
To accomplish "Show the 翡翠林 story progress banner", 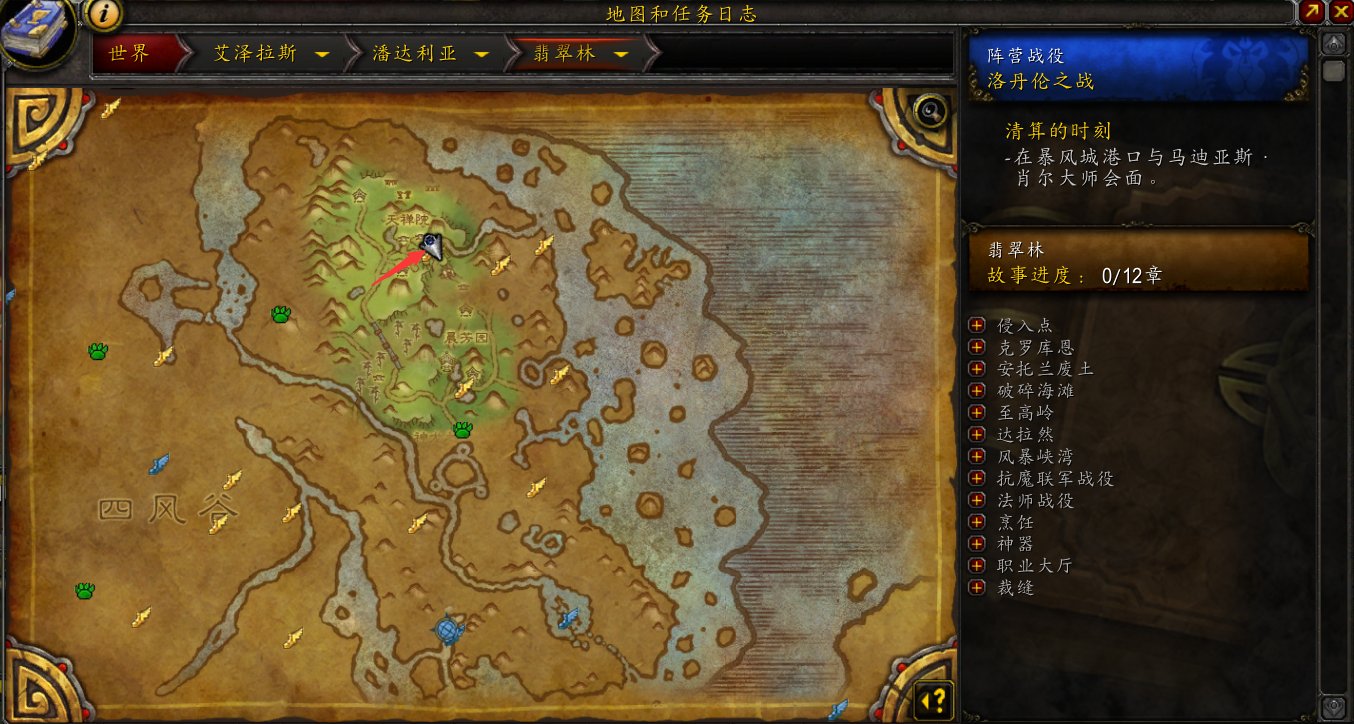I will [x=1138, y=263].
